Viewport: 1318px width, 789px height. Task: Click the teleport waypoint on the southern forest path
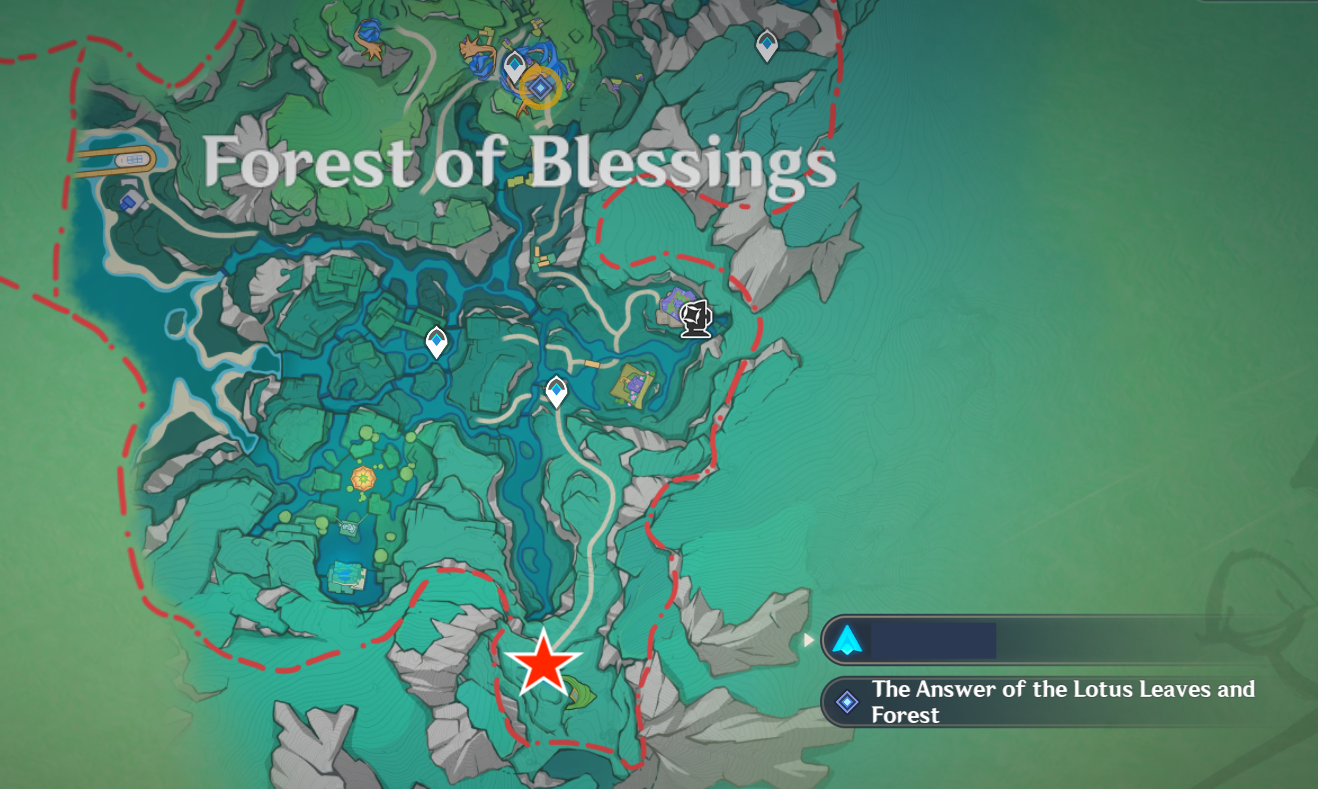[556, 390]
